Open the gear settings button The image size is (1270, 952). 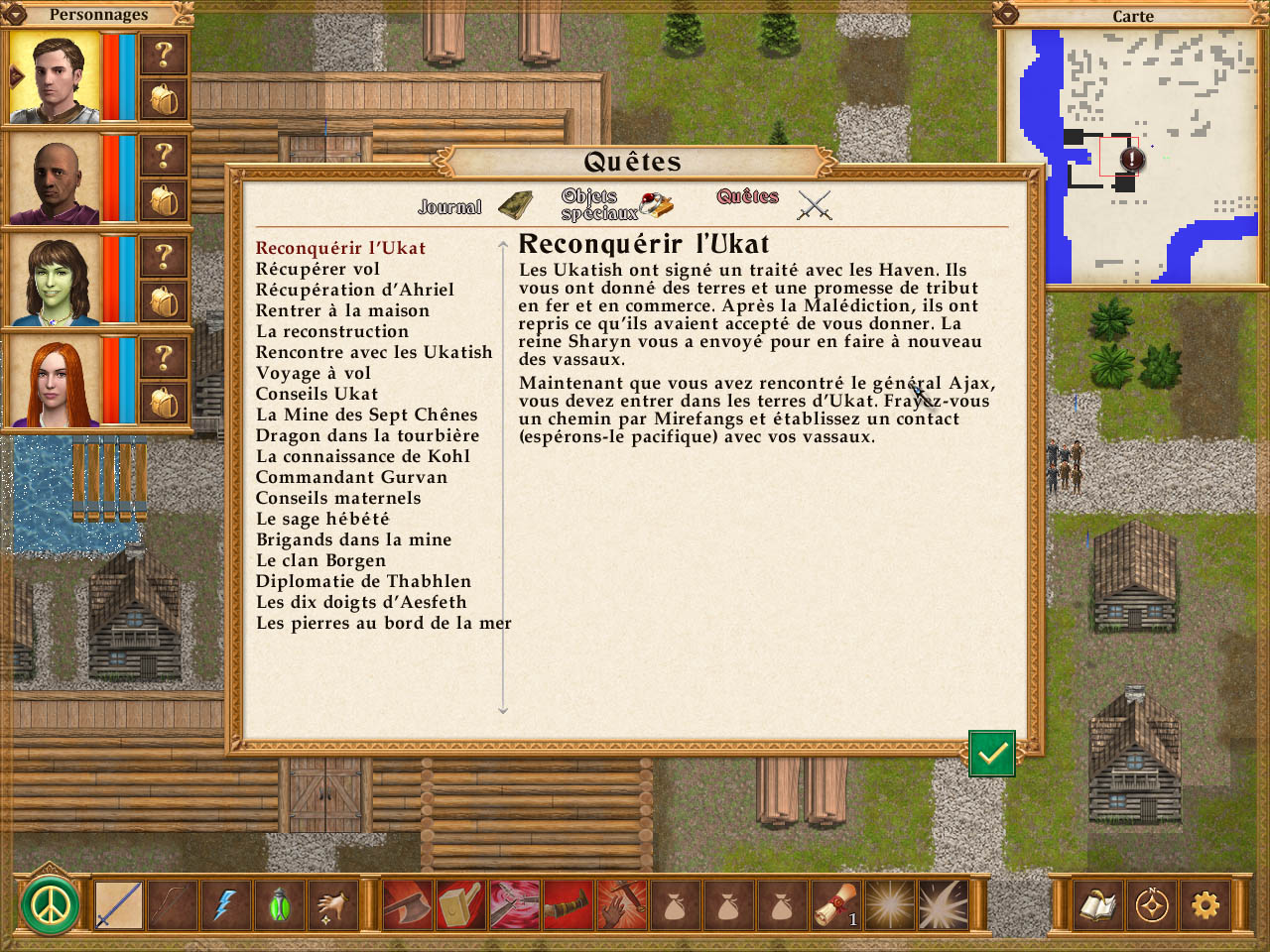[x=1205, y=904]
